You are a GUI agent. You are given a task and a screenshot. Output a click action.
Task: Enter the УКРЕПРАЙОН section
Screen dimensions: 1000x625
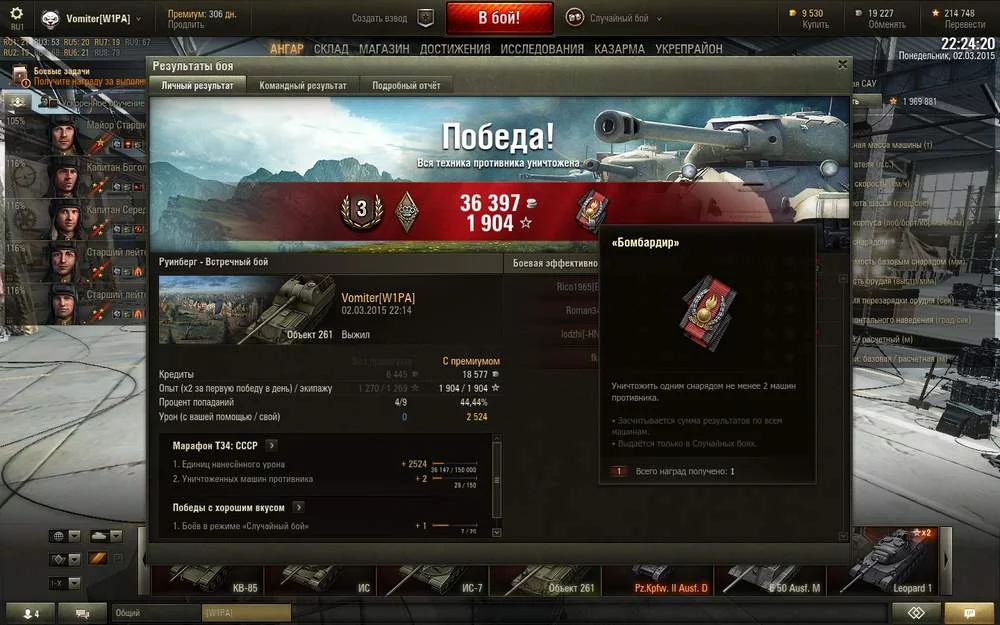click(x=688, y=49)
